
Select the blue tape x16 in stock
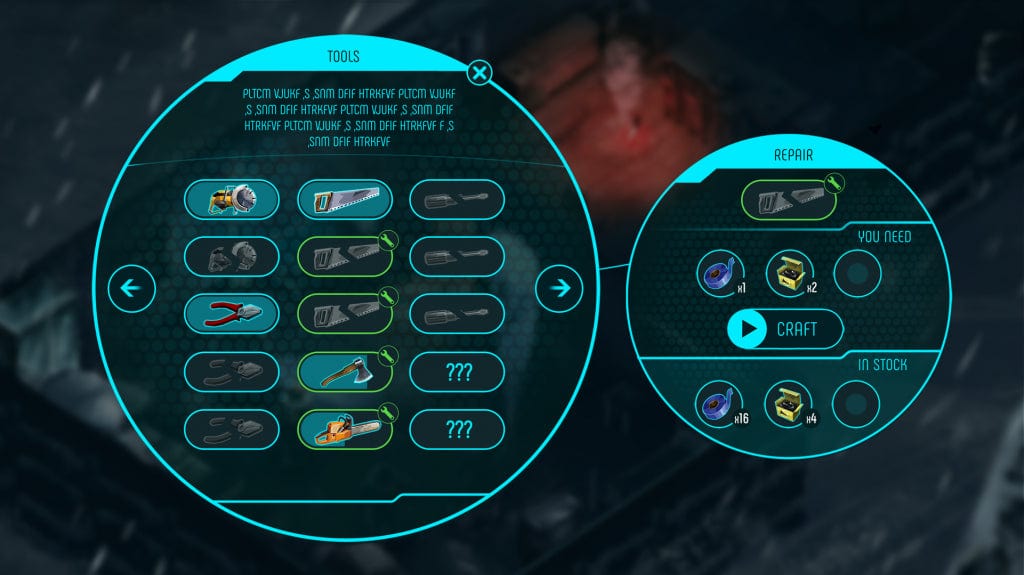722,405
